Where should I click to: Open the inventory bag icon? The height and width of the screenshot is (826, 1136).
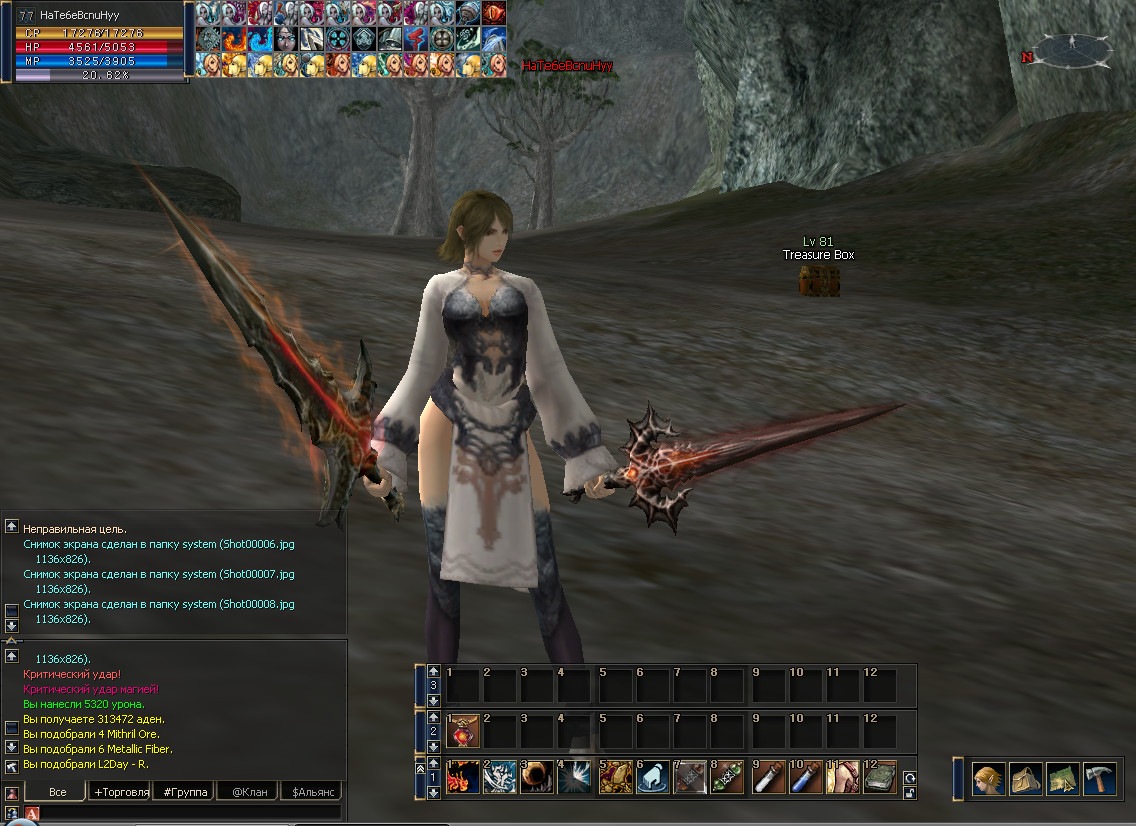(x=1025, y=778)
